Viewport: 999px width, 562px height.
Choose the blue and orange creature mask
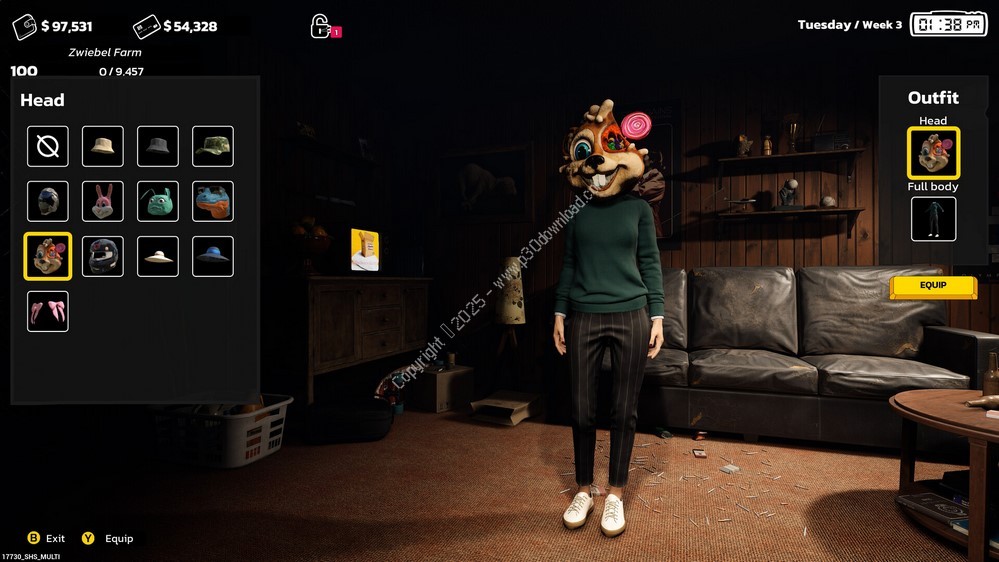213,201
